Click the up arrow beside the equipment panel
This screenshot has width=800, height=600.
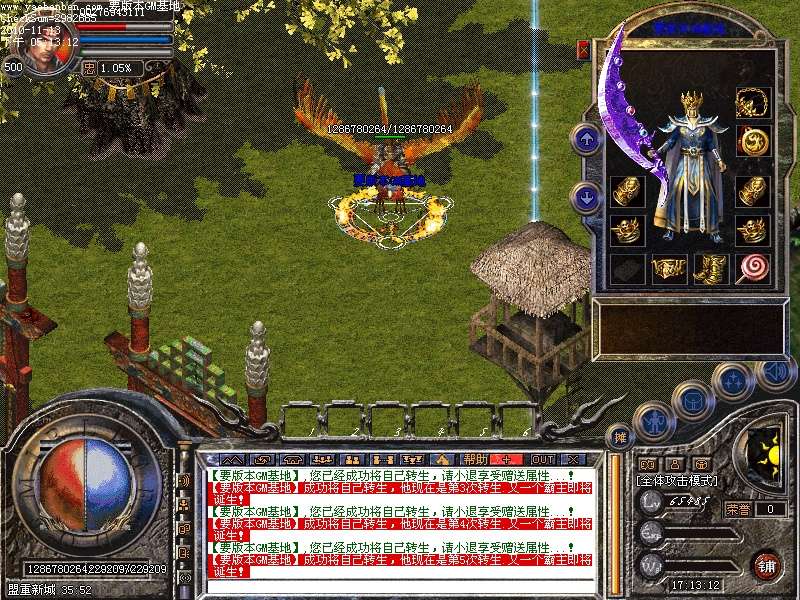[x=586, y=138]
